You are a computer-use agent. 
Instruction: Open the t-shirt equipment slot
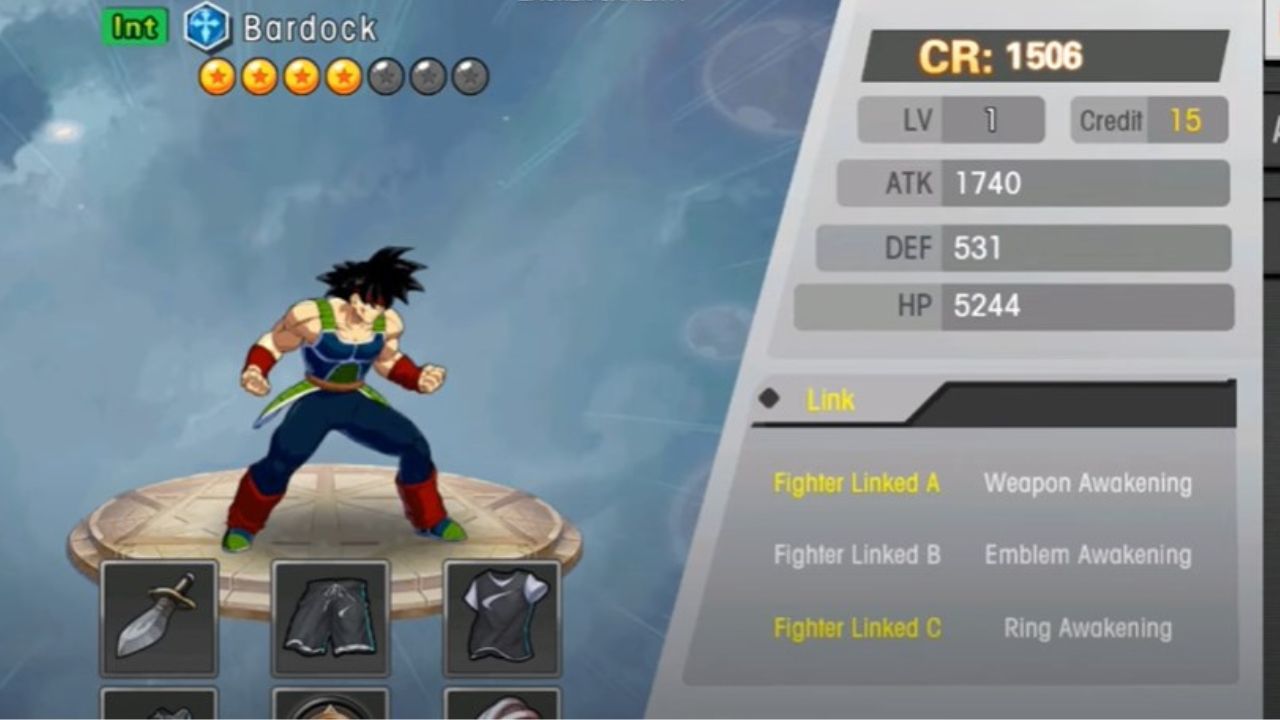pyautogui.click(x=501, y=617)
